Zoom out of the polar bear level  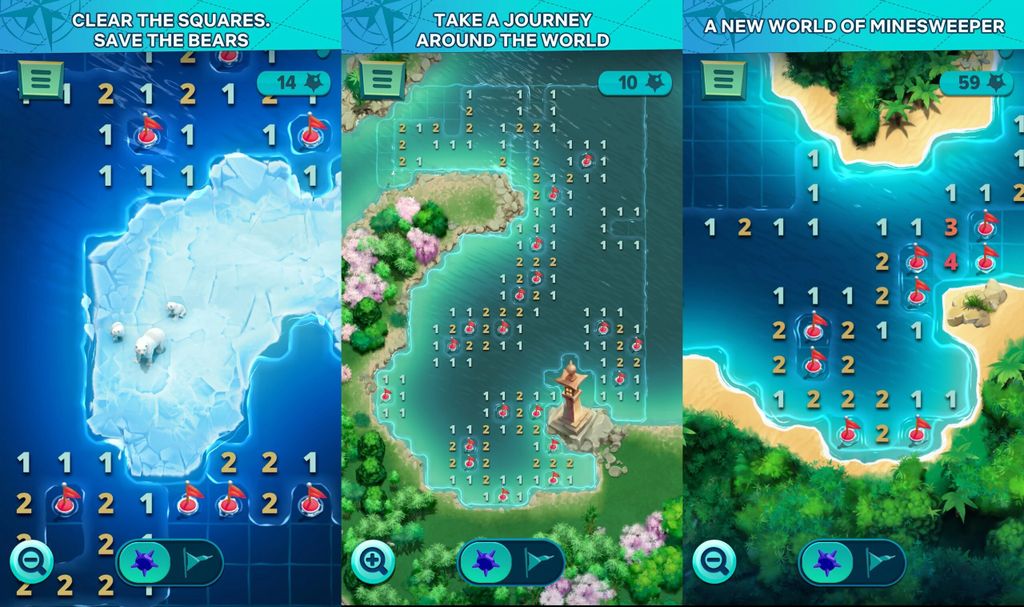[32, 561]
